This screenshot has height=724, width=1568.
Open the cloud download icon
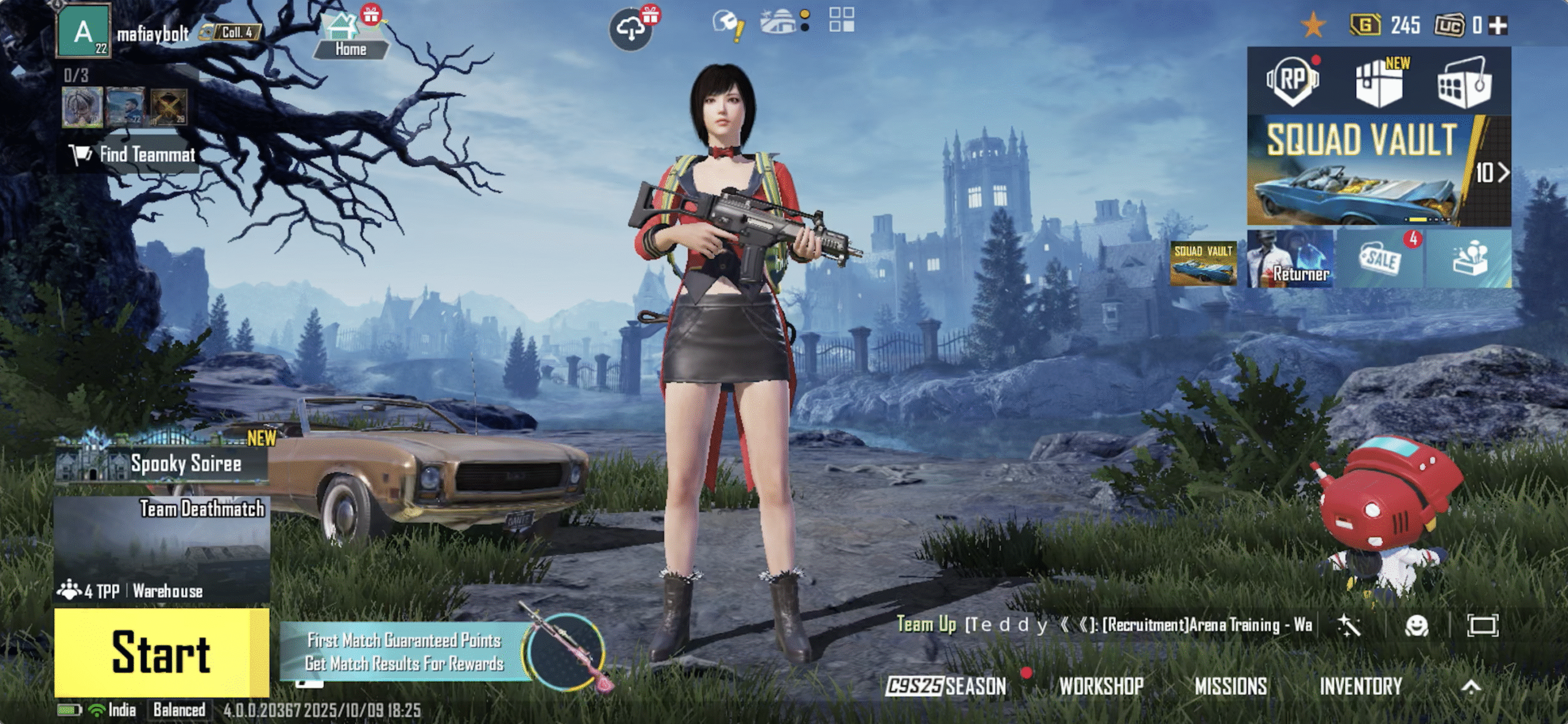click(631, 29)
